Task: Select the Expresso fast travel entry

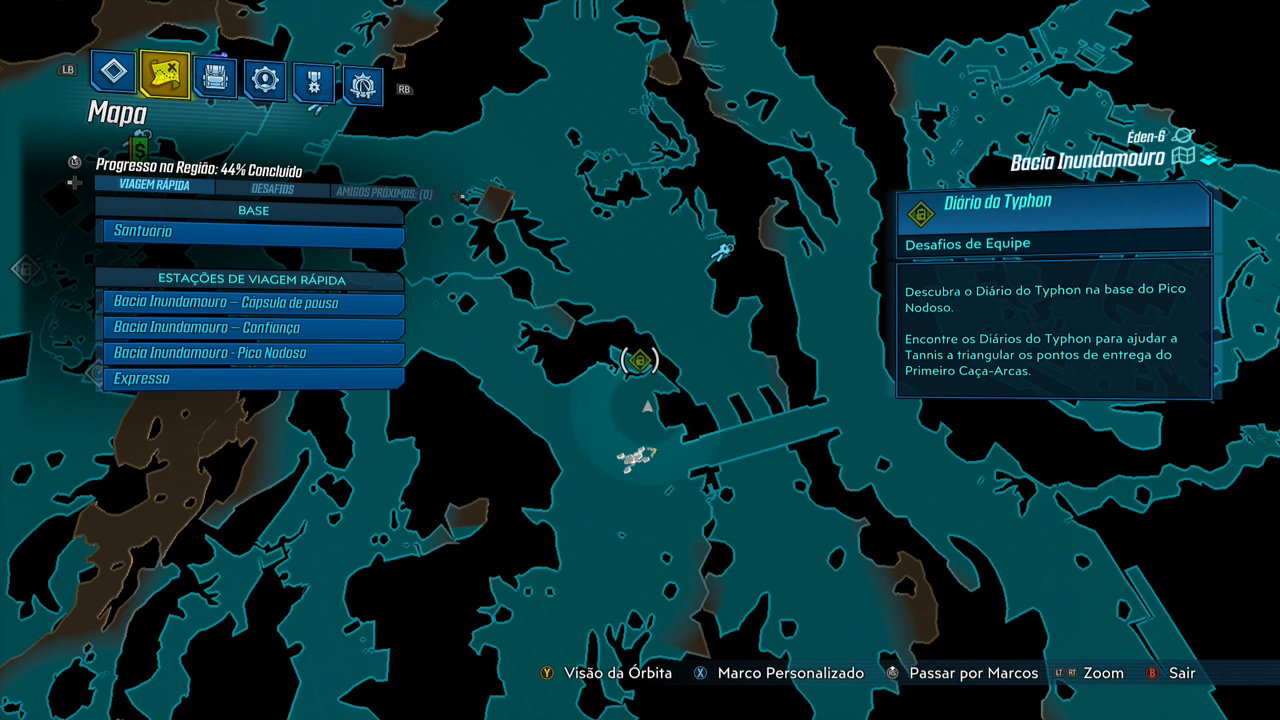Action: pyautogui.click(x=254, y=379)
